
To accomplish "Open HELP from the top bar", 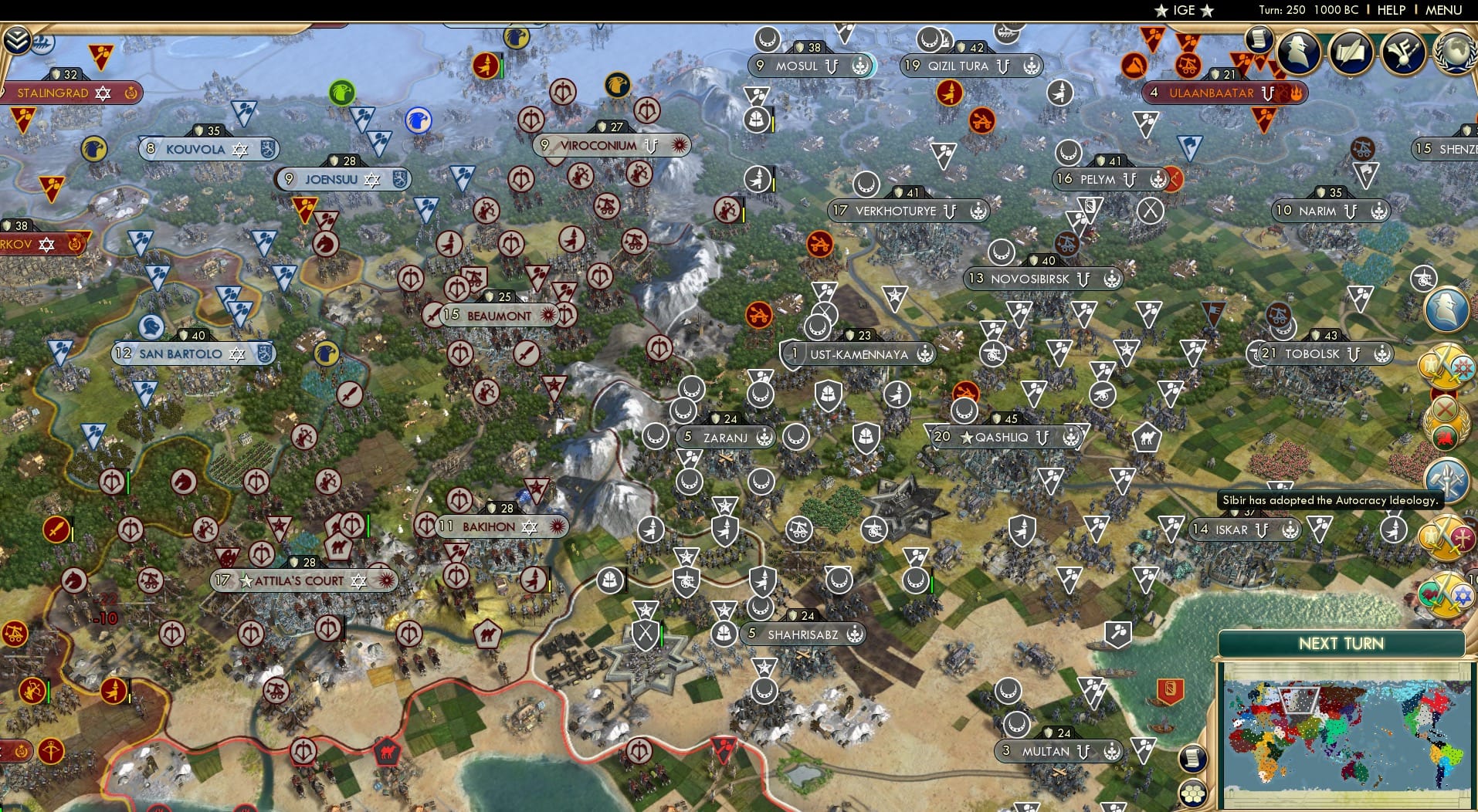I will [1391, 10].
